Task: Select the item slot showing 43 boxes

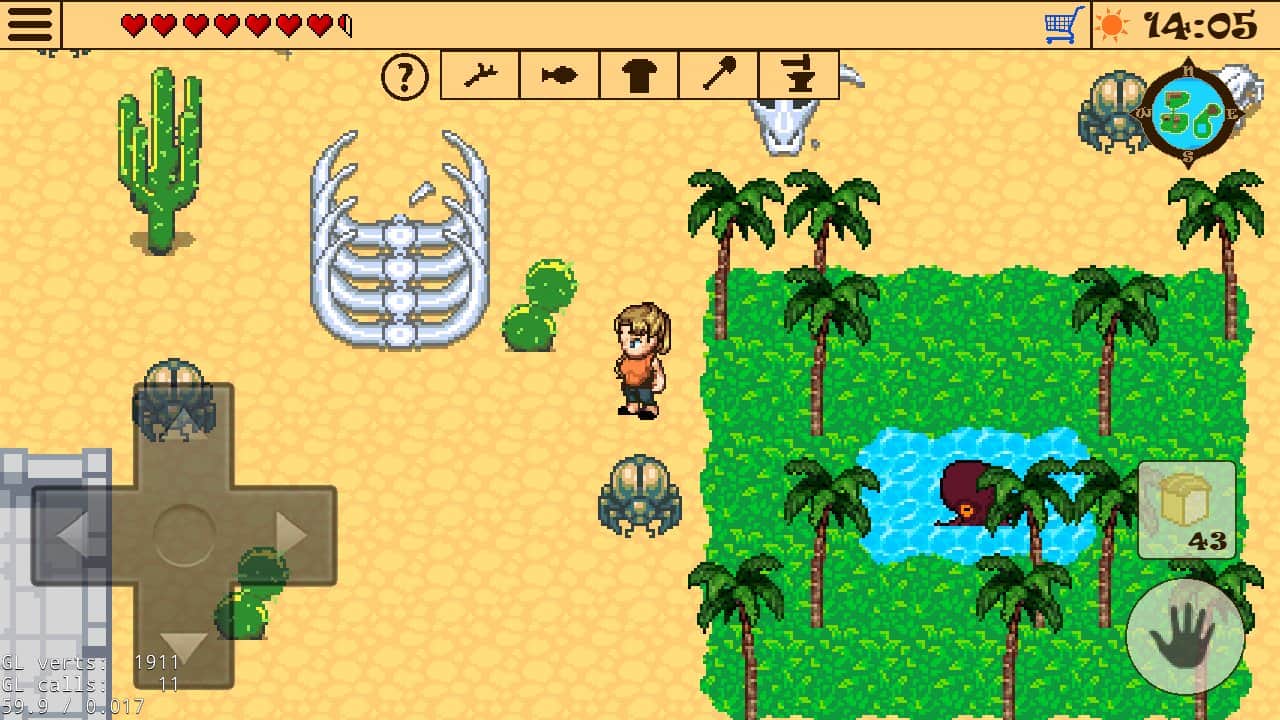Action: pos(1185,512)
